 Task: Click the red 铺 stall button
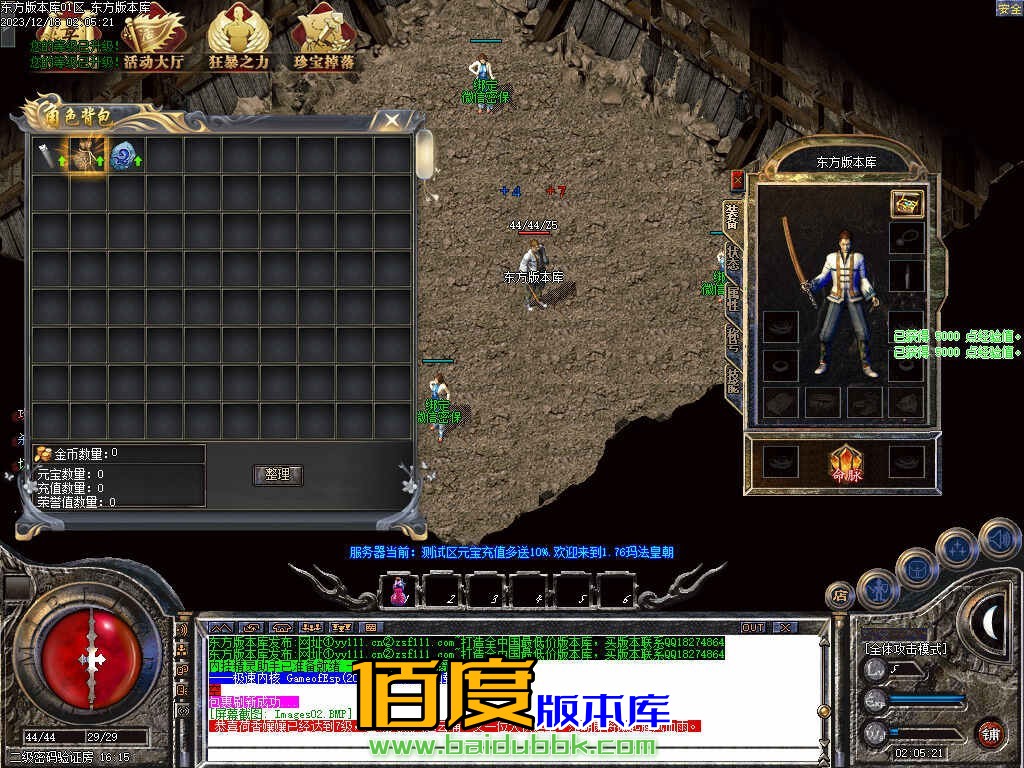pyautogui.click(x=990, y=732)
